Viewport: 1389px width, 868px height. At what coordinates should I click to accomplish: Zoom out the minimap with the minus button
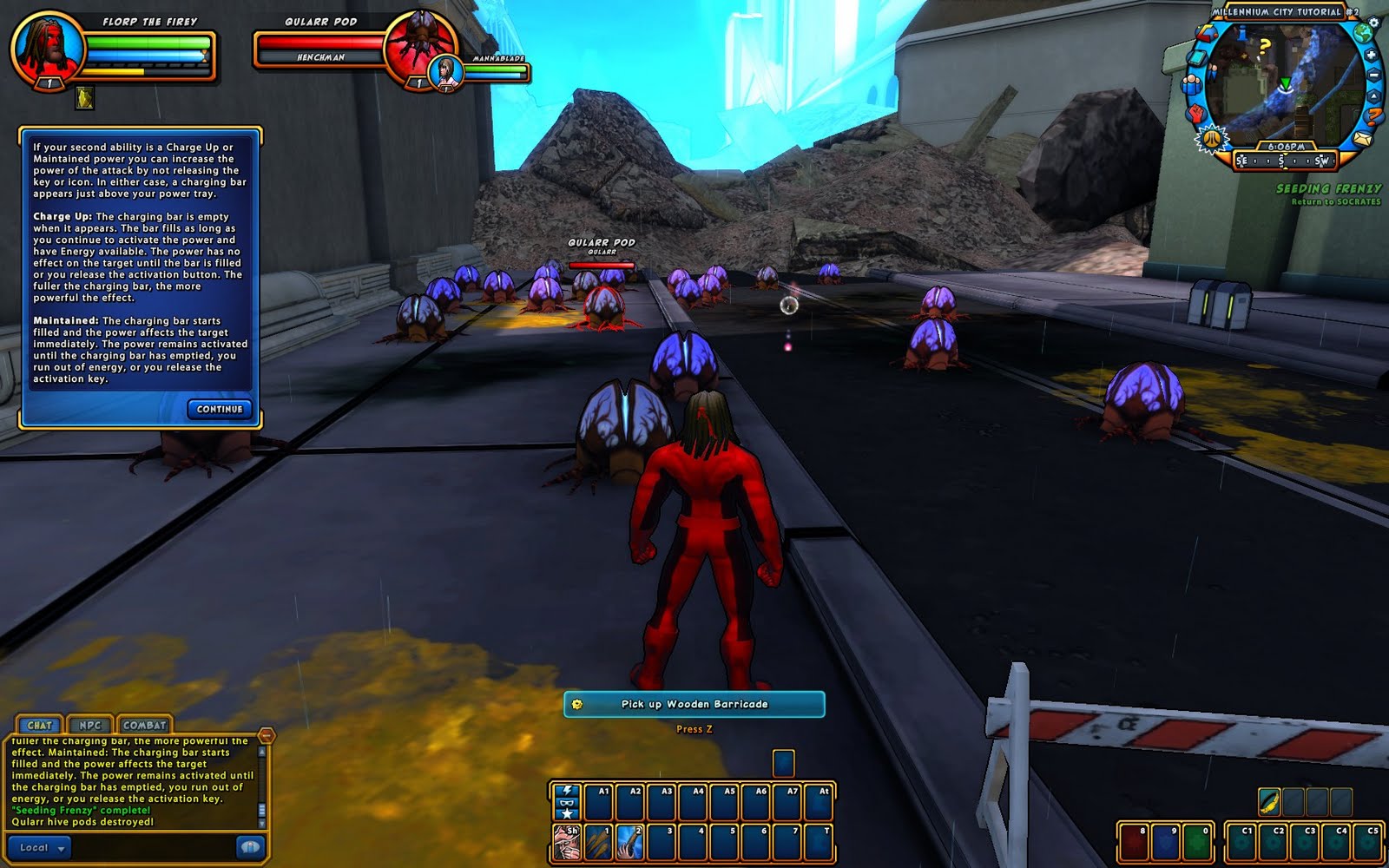point(1374,76)
